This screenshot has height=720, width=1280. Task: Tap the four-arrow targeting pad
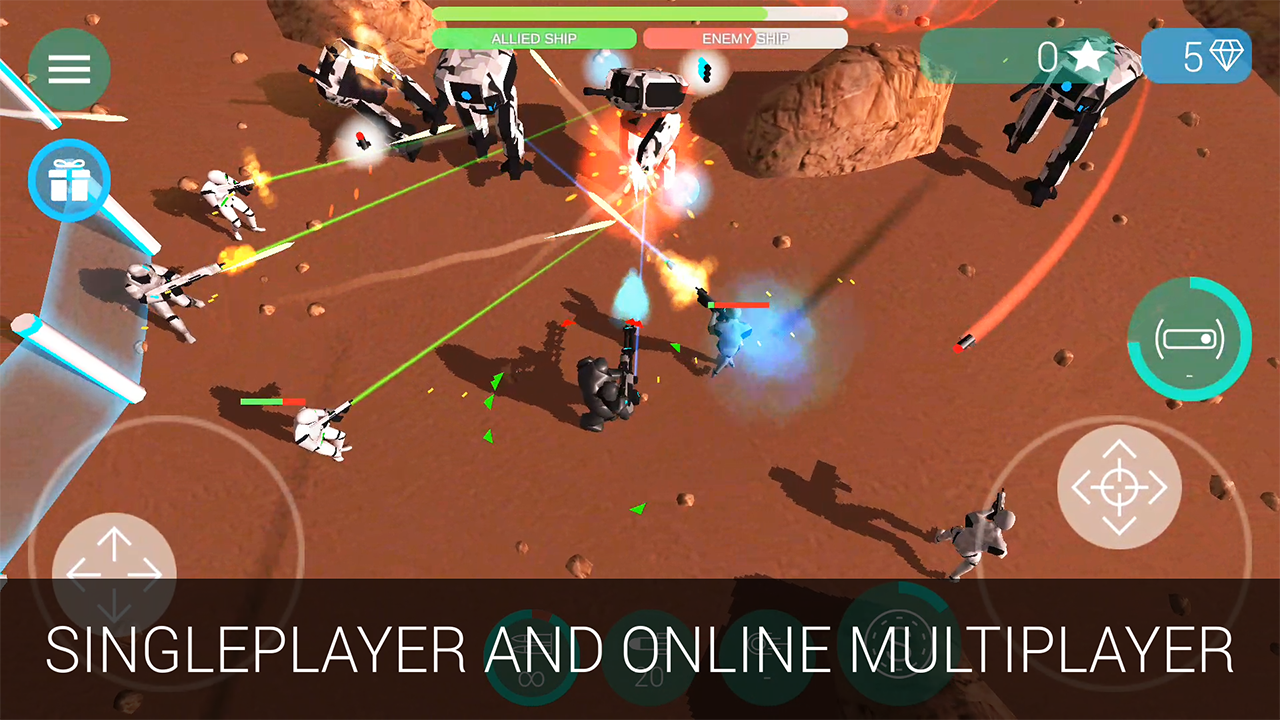pos(1120,487)
